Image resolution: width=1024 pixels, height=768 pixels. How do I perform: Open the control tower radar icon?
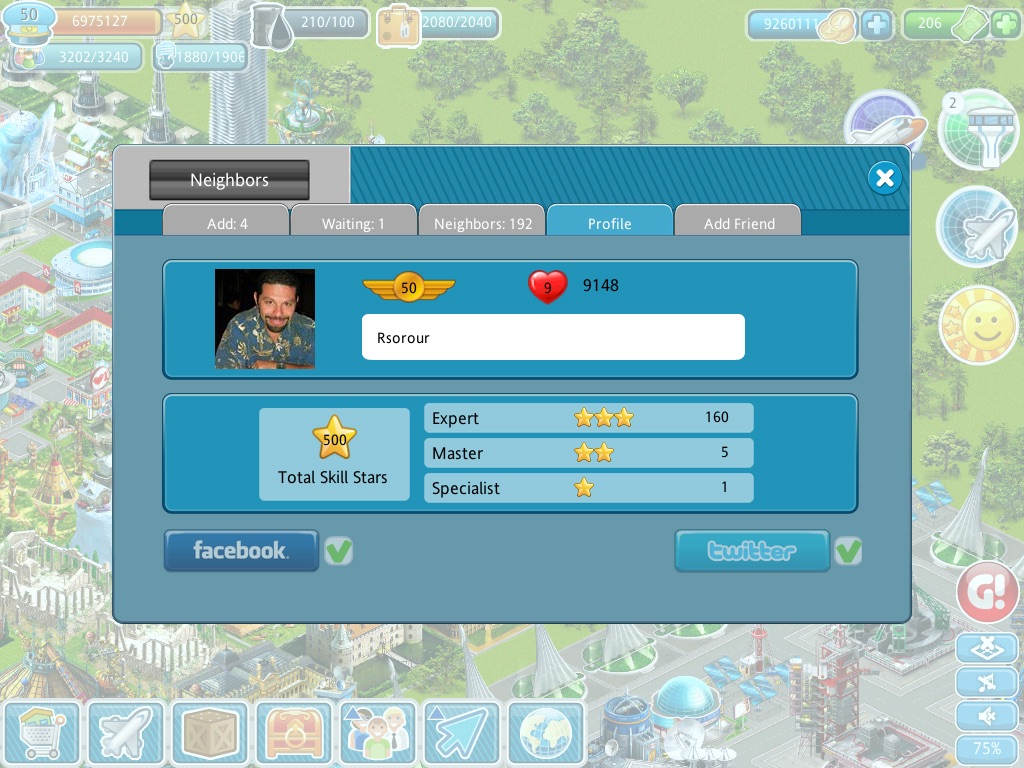click(977, 129)
